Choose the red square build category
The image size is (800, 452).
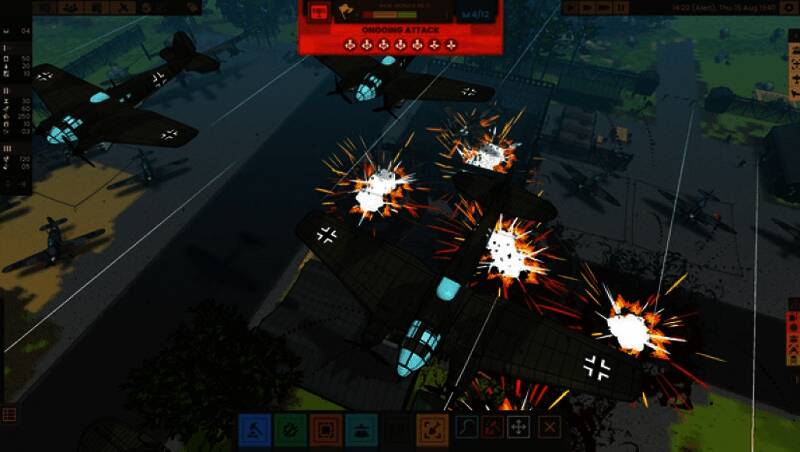(325, 430)
